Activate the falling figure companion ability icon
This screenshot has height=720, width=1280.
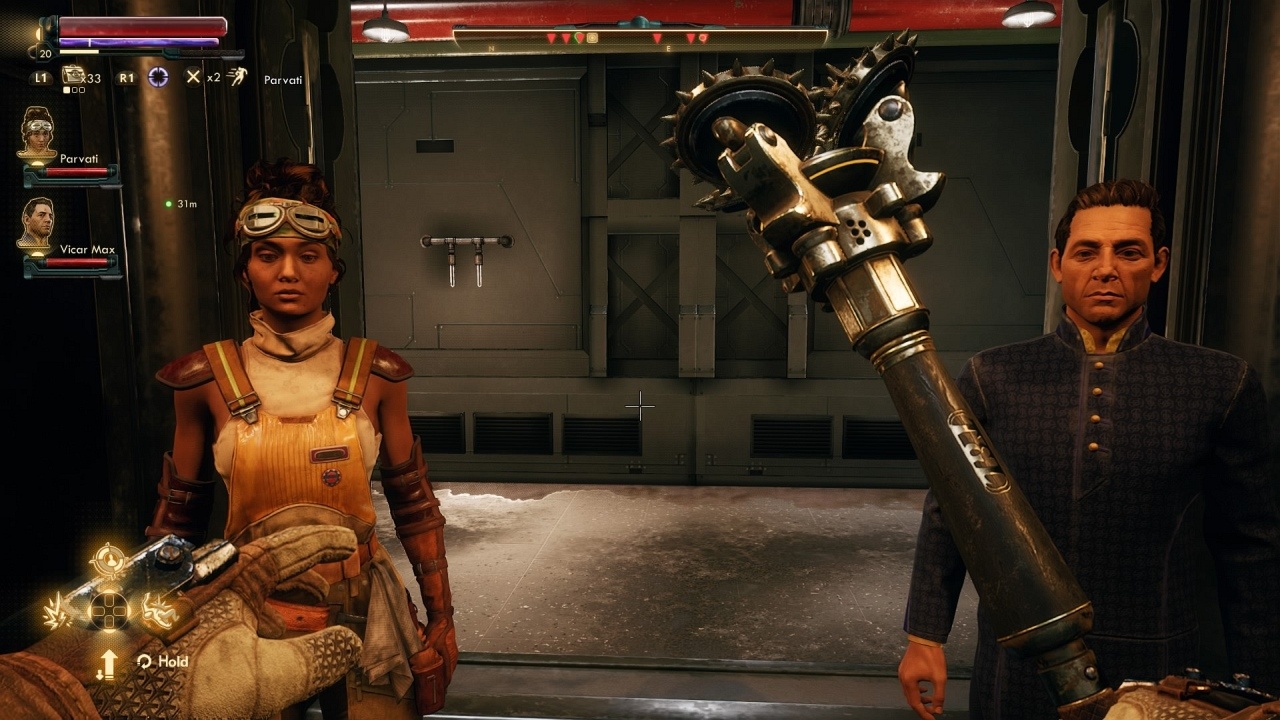[x=158, y=610]
